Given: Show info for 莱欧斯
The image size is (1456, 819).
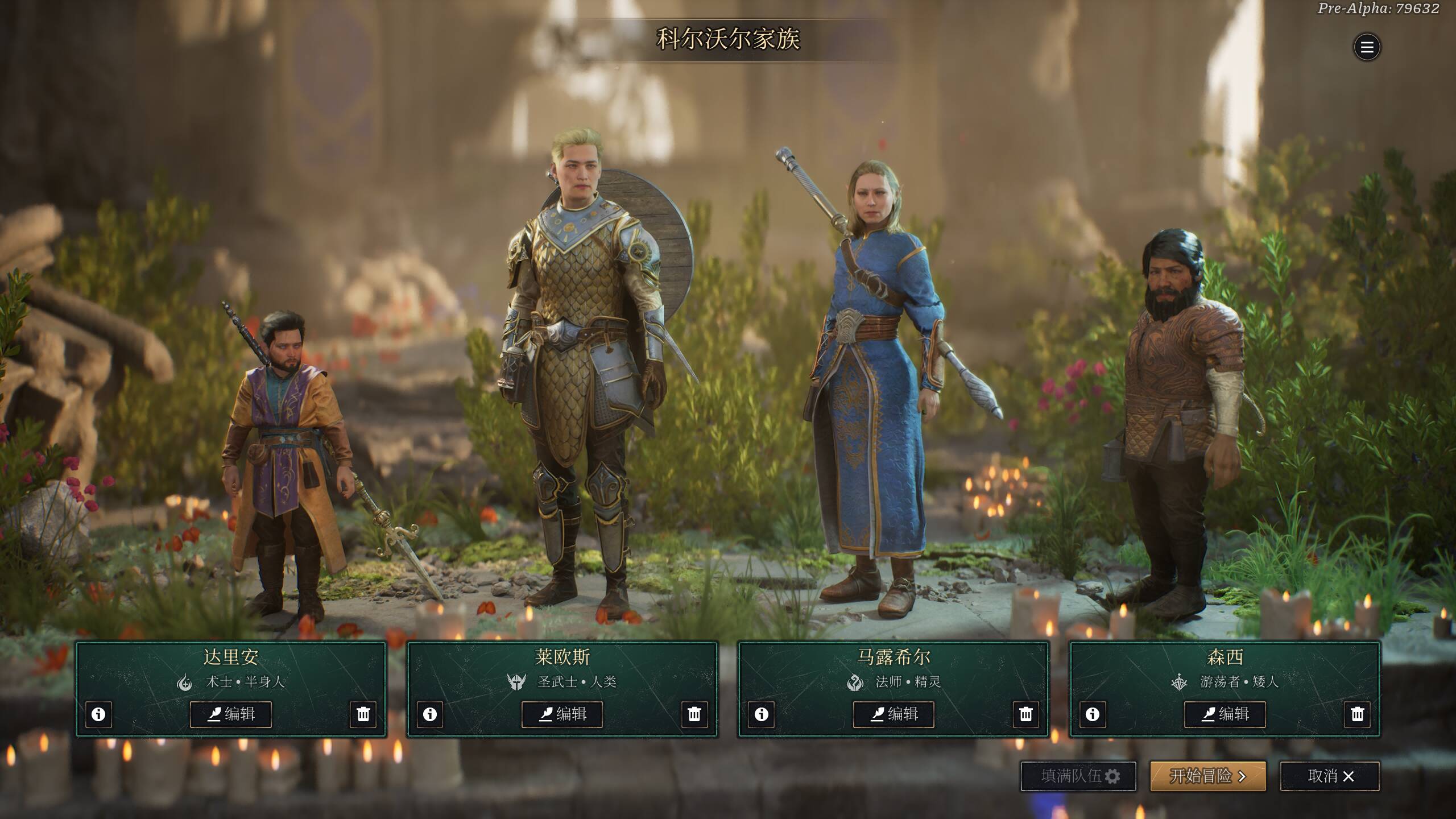Looking at the screenshot, I should pos(430,714).
